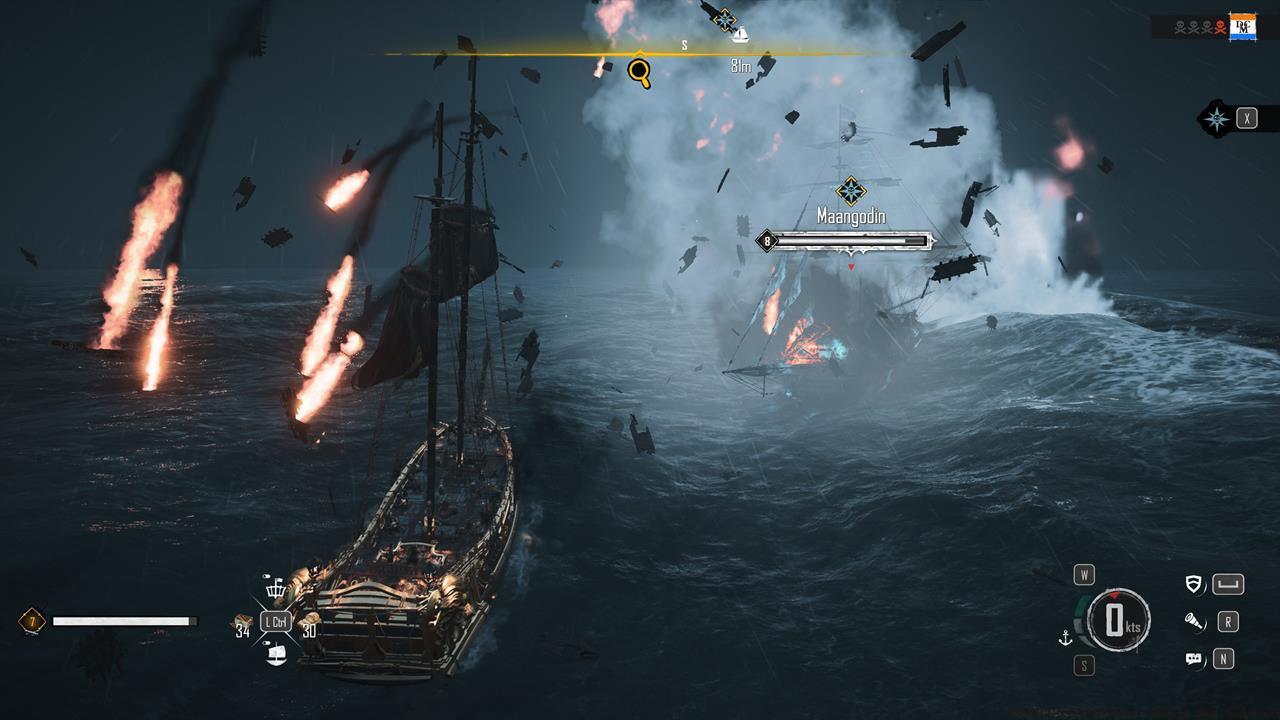Click the first grey skull in the wanted meter

tap(1180, 26)
